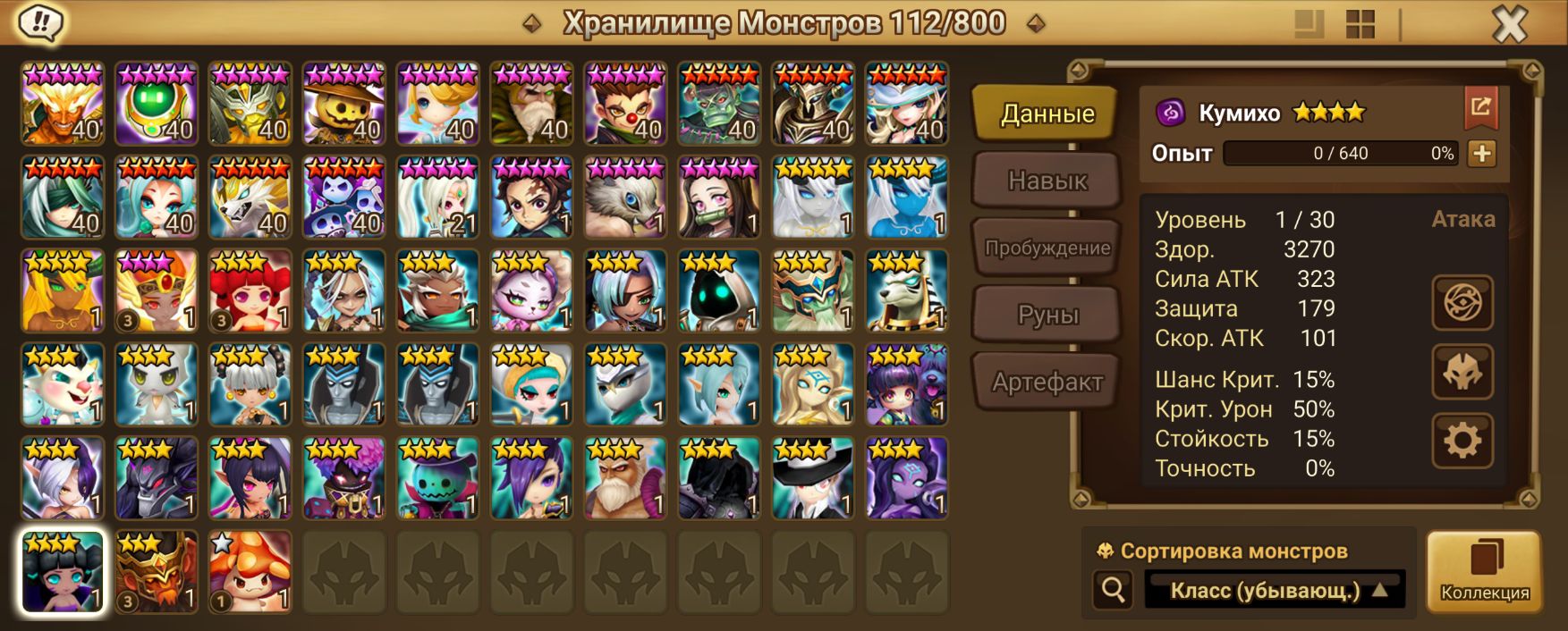Open the Класс (убывающ.) sort dropdown

[1275, 590]
